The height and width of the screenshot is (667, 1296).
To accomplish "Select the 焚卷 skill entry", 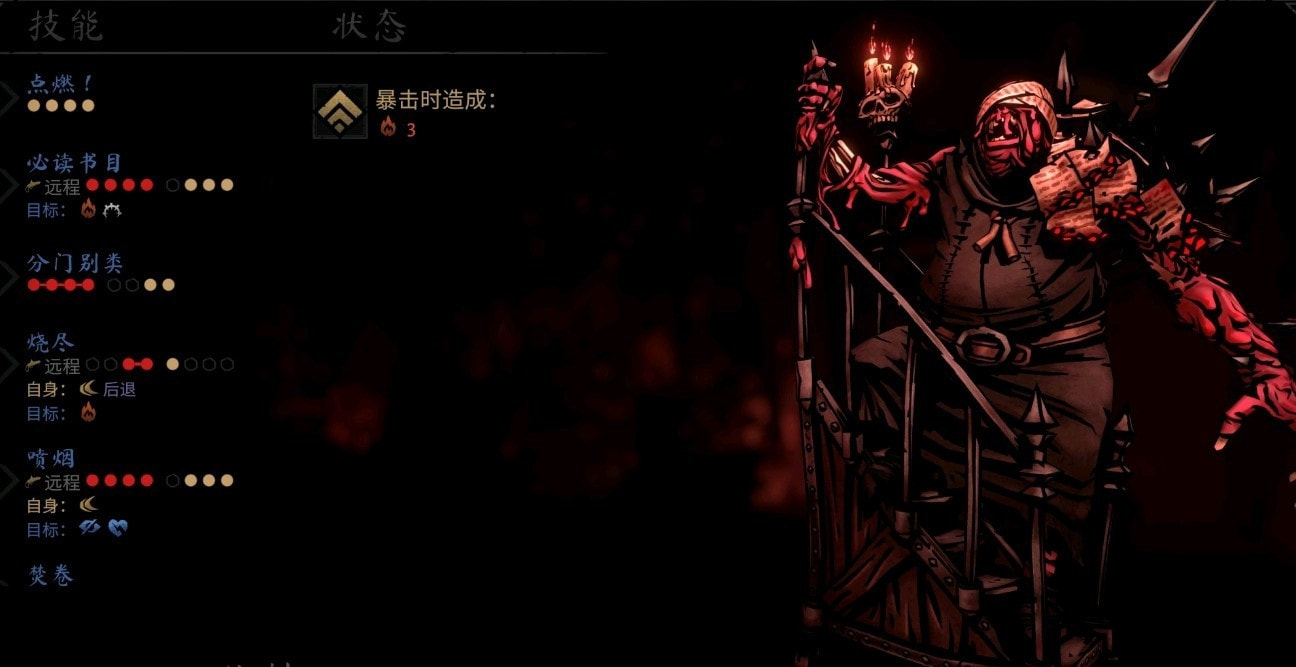I will coord(51,576).
